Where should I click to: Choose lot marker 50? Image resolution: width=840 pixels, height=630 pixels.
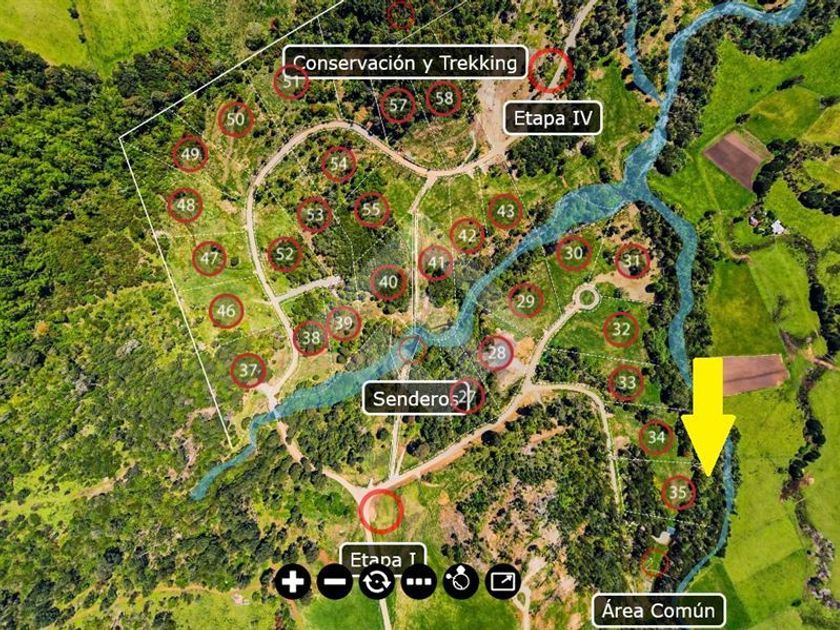(235, 120)
